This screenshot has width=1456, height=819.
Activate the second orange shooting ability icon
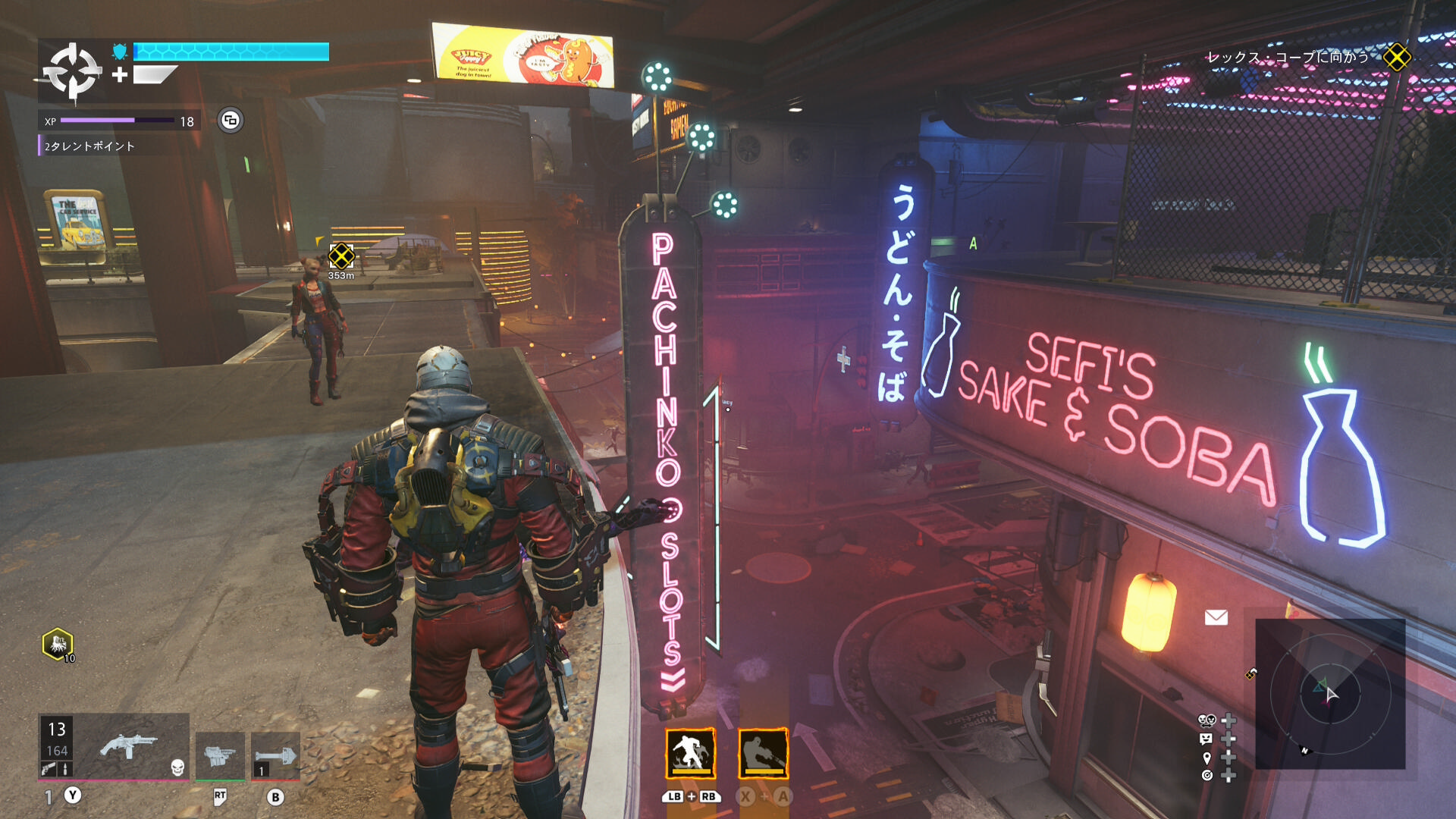click(763, 754)
